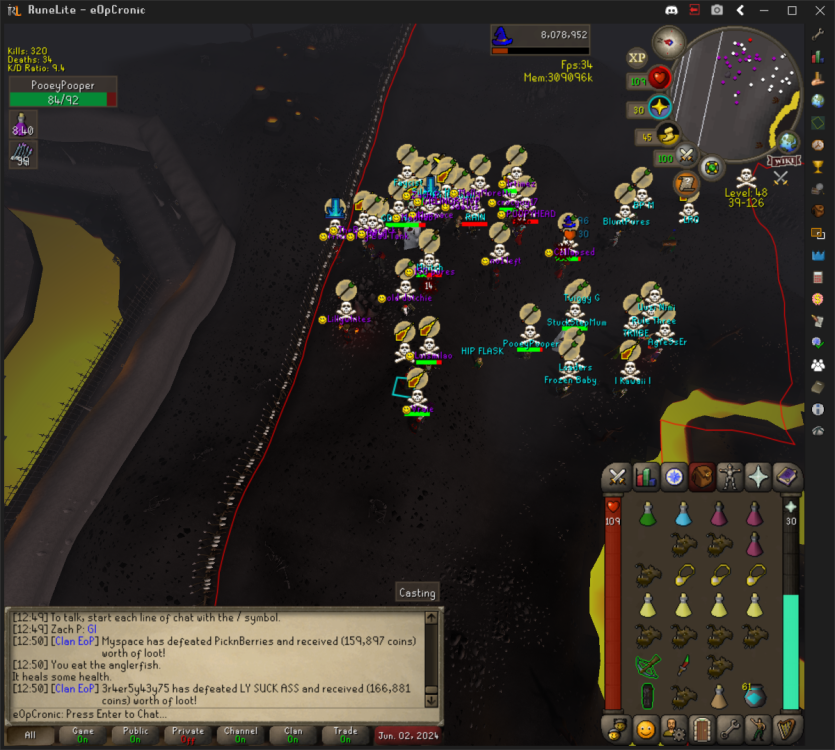
Task: Open the Logout door tab
Action: point(702,727)
